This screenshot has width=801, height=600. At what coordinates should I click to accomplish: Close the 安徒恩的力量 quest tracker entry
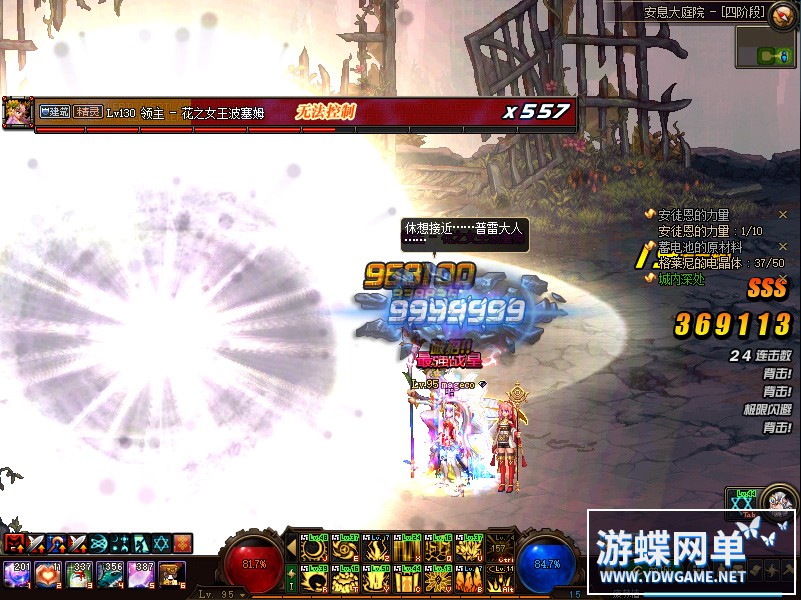coord(783,214)
